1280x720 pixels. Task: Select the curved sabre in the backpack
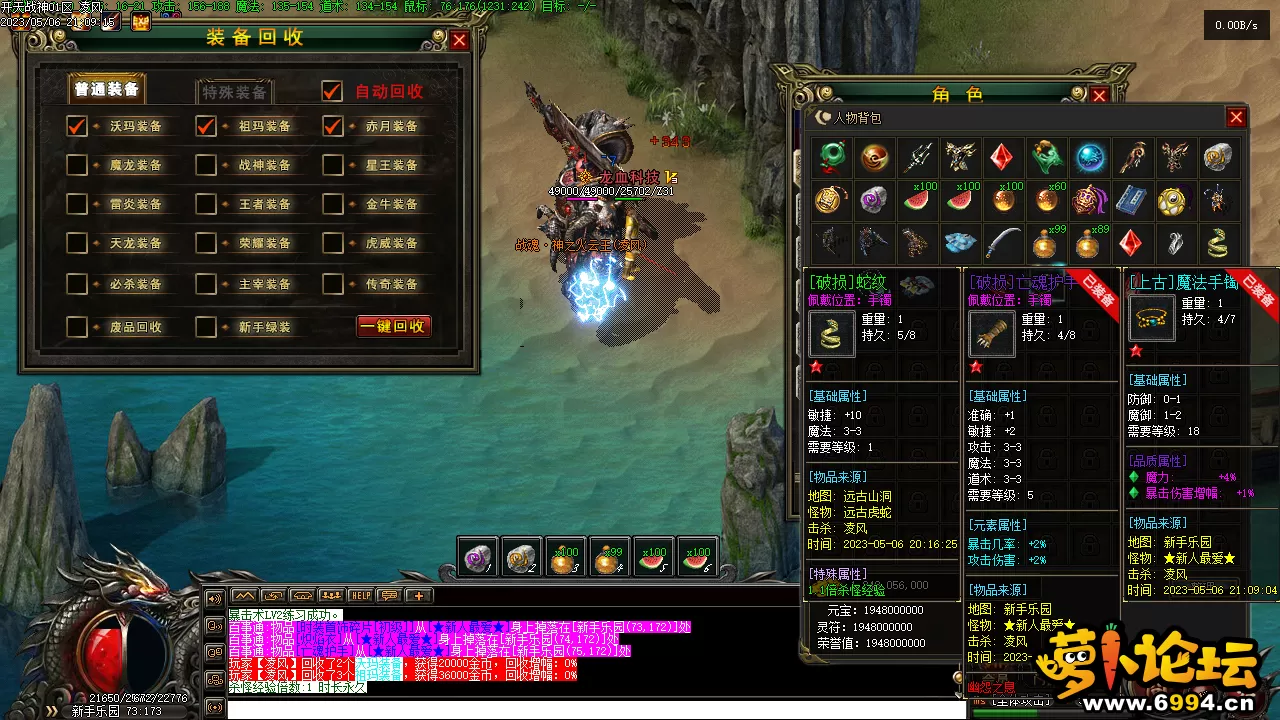point(1003,243)
